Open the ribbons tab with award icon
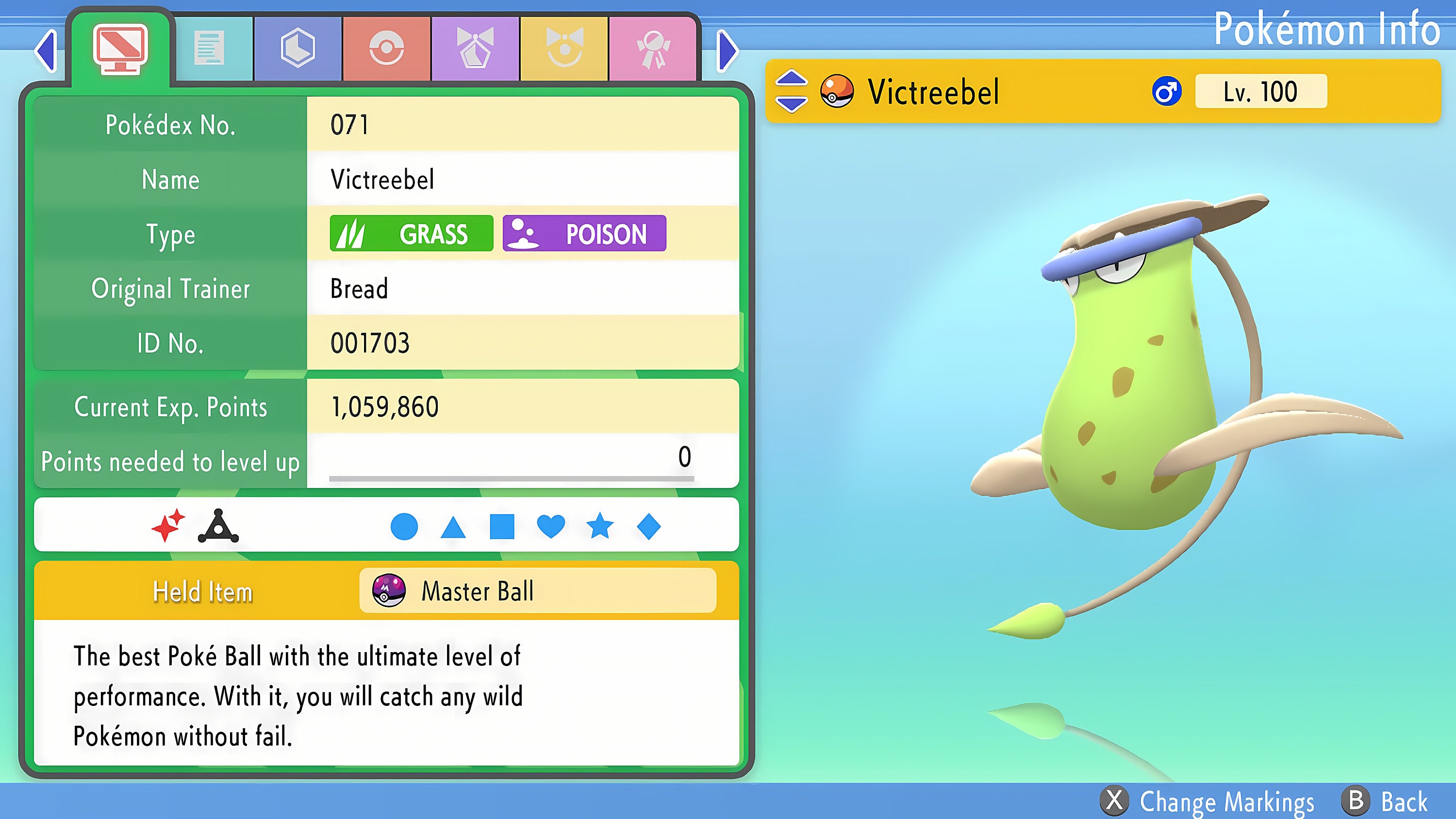Viewport: 1456px width, 819px height. [653, 48]
